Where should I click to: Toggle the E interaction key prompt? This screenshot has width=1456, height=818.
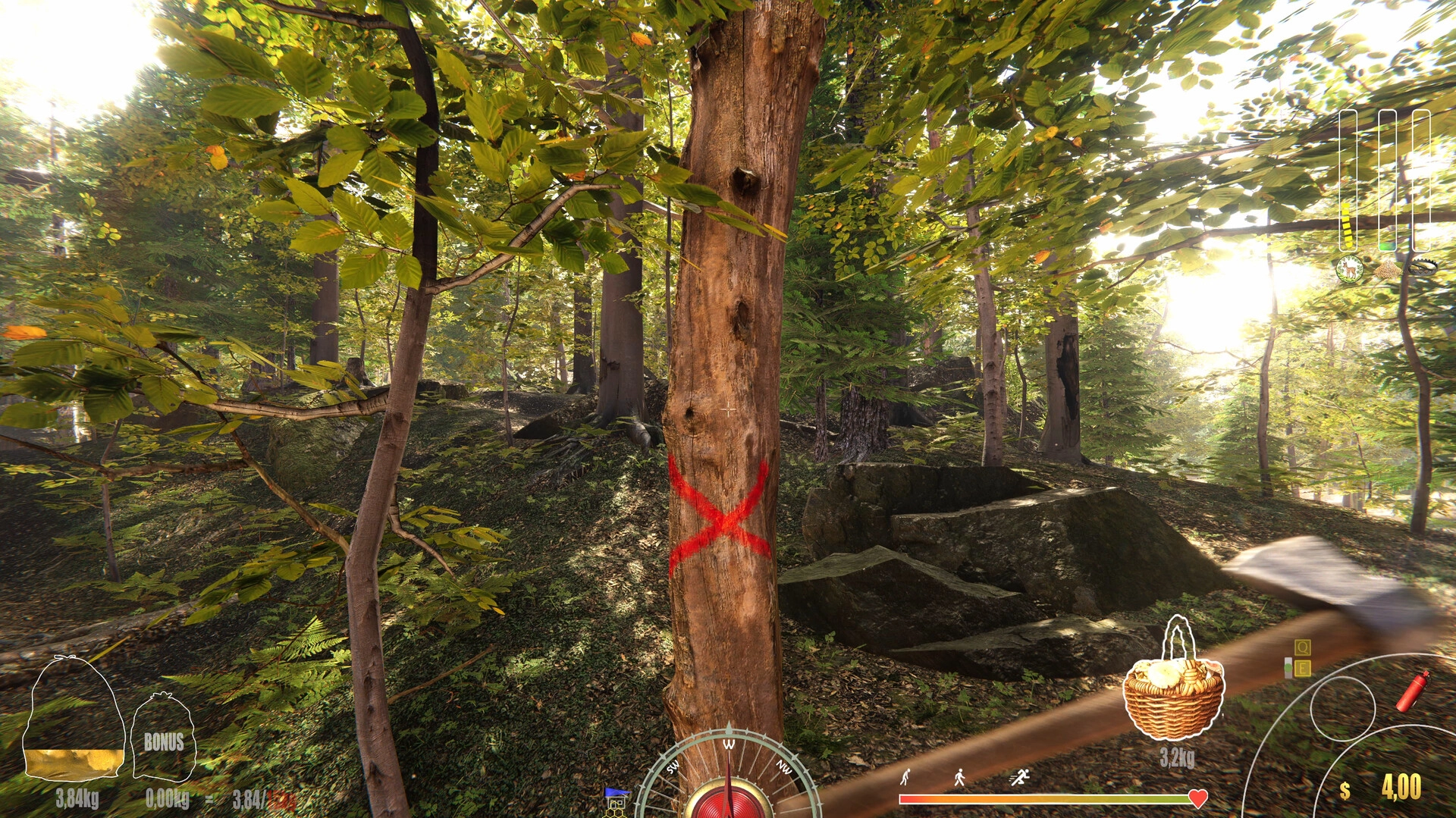(x=1303, y=668)
